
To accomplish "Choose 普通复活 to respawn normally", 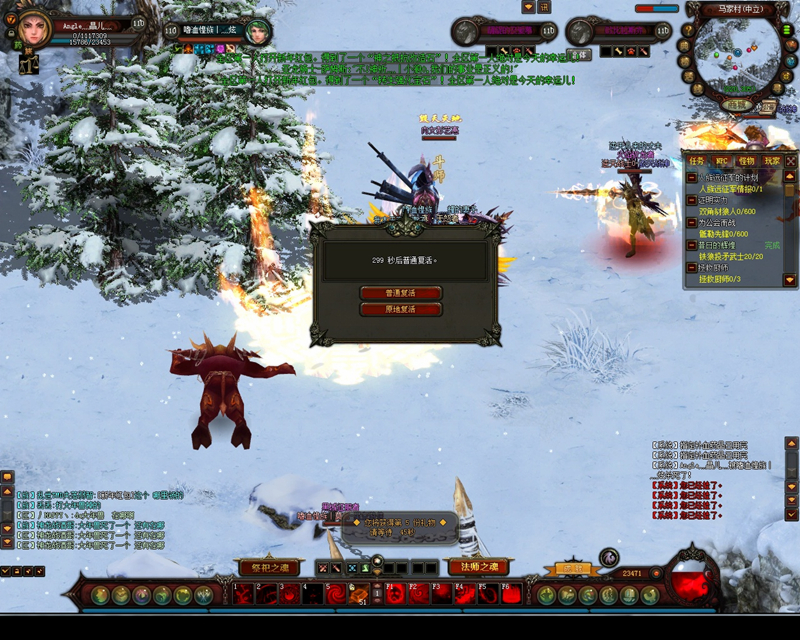I will click(x=400, y=293).
